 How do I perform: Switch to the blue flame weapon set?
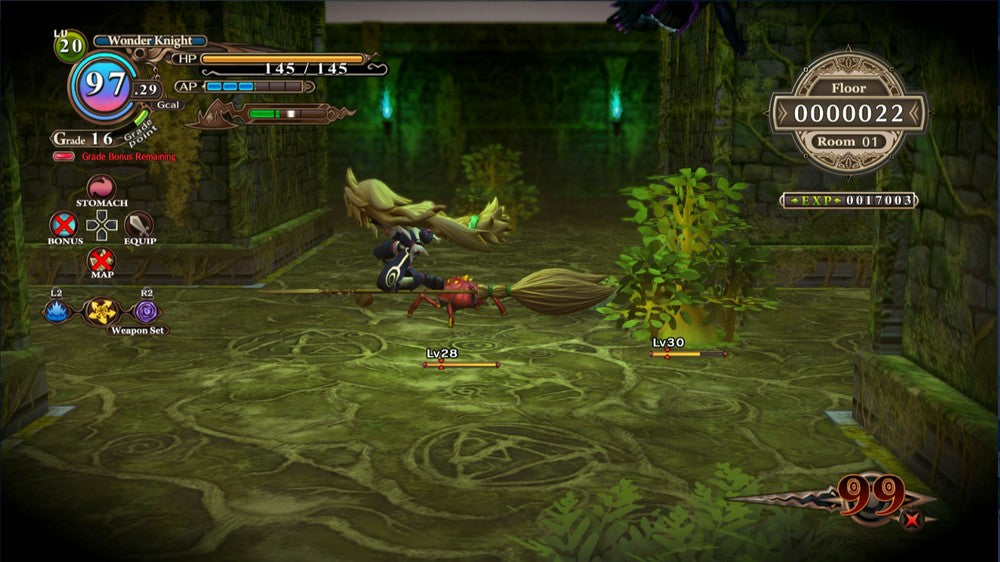pyautogui.click(x=57, y=311)
